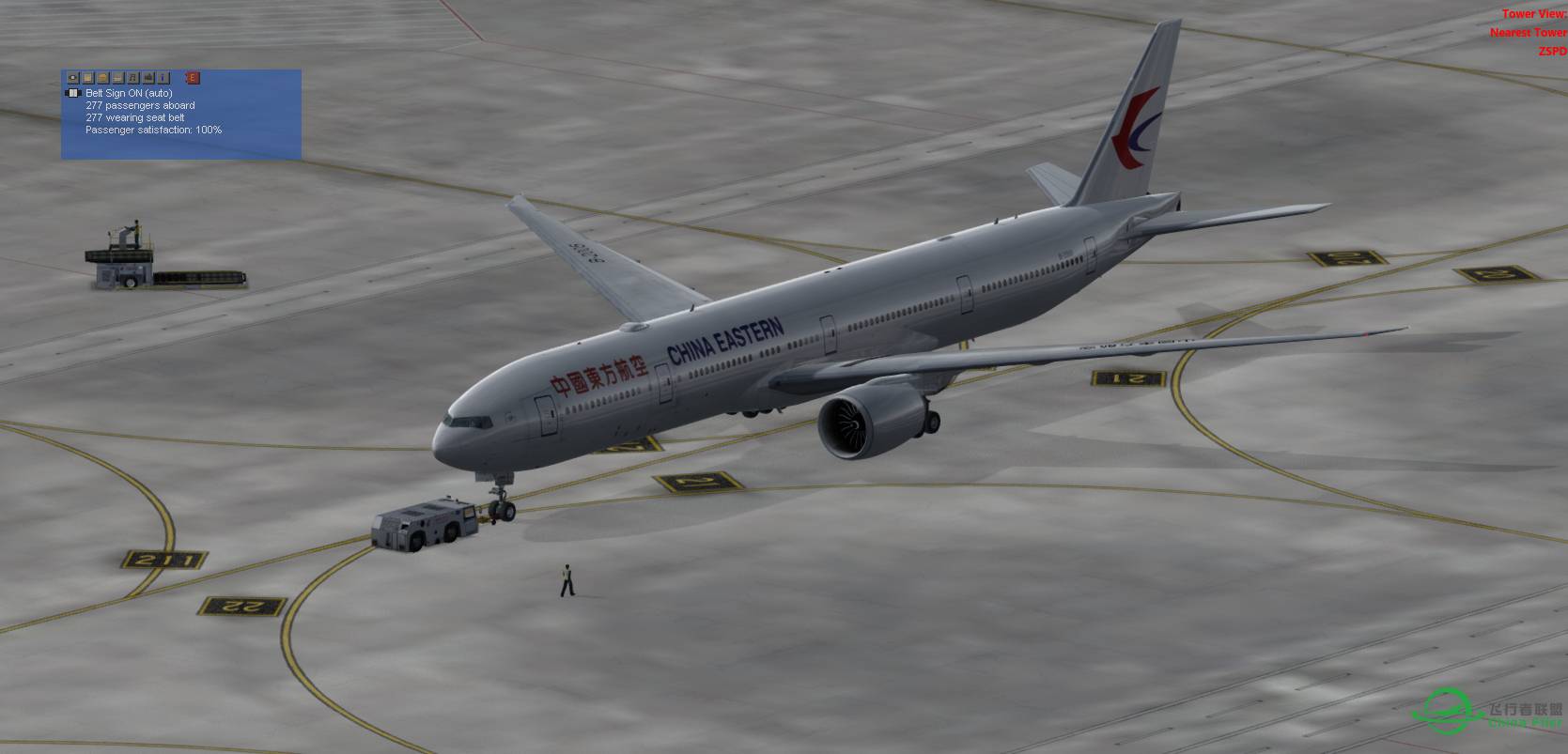The width and height of the screenshot is (1568, 754).
Task: Tick the checkbox beside Belt Sign ON
Action: click(73, 93)
